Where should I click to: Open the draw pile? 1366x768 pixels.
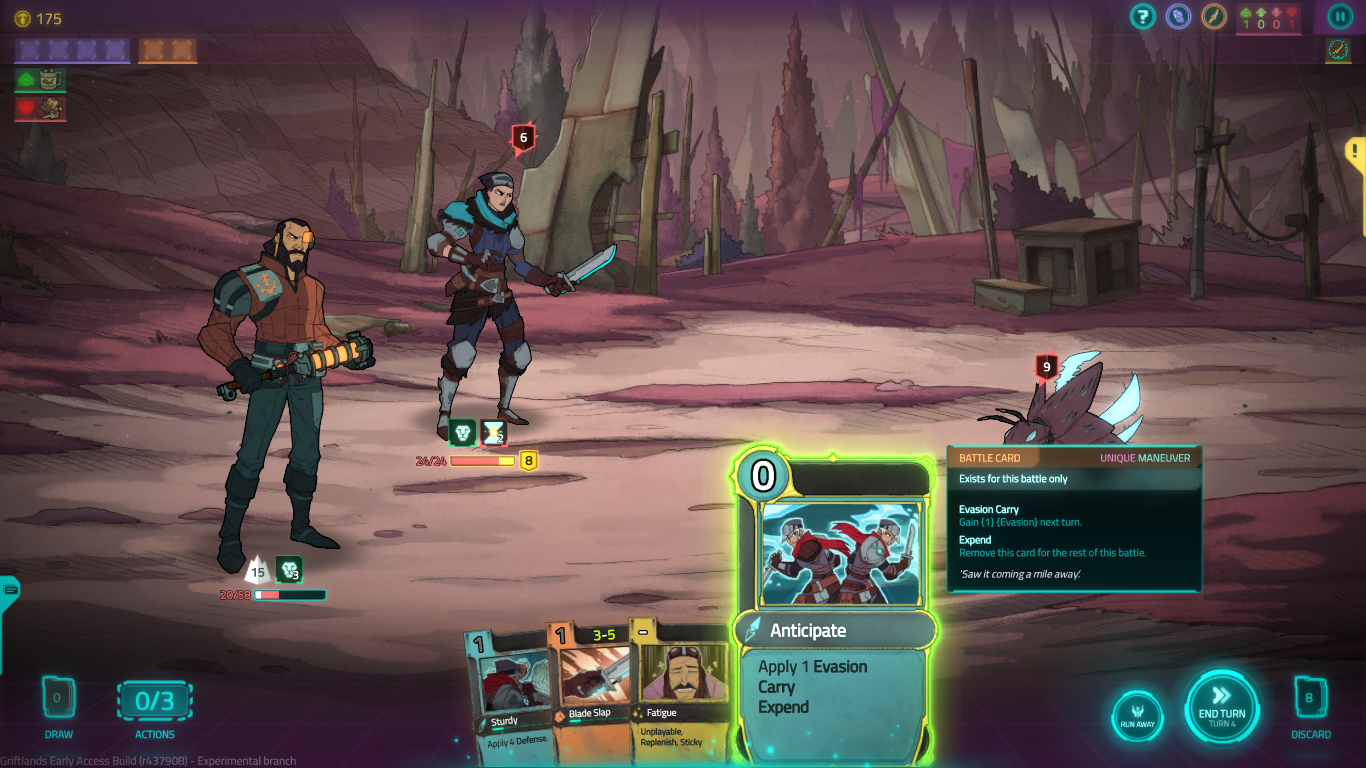pos(58,698)
